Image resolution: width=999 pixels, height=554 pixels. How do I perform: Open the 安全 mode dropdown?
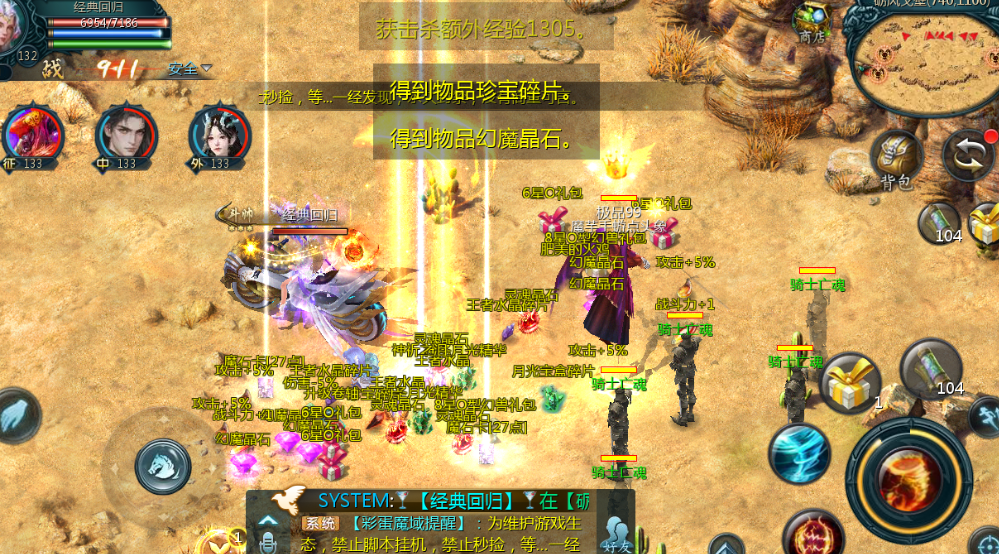click(x=190, y=69)
